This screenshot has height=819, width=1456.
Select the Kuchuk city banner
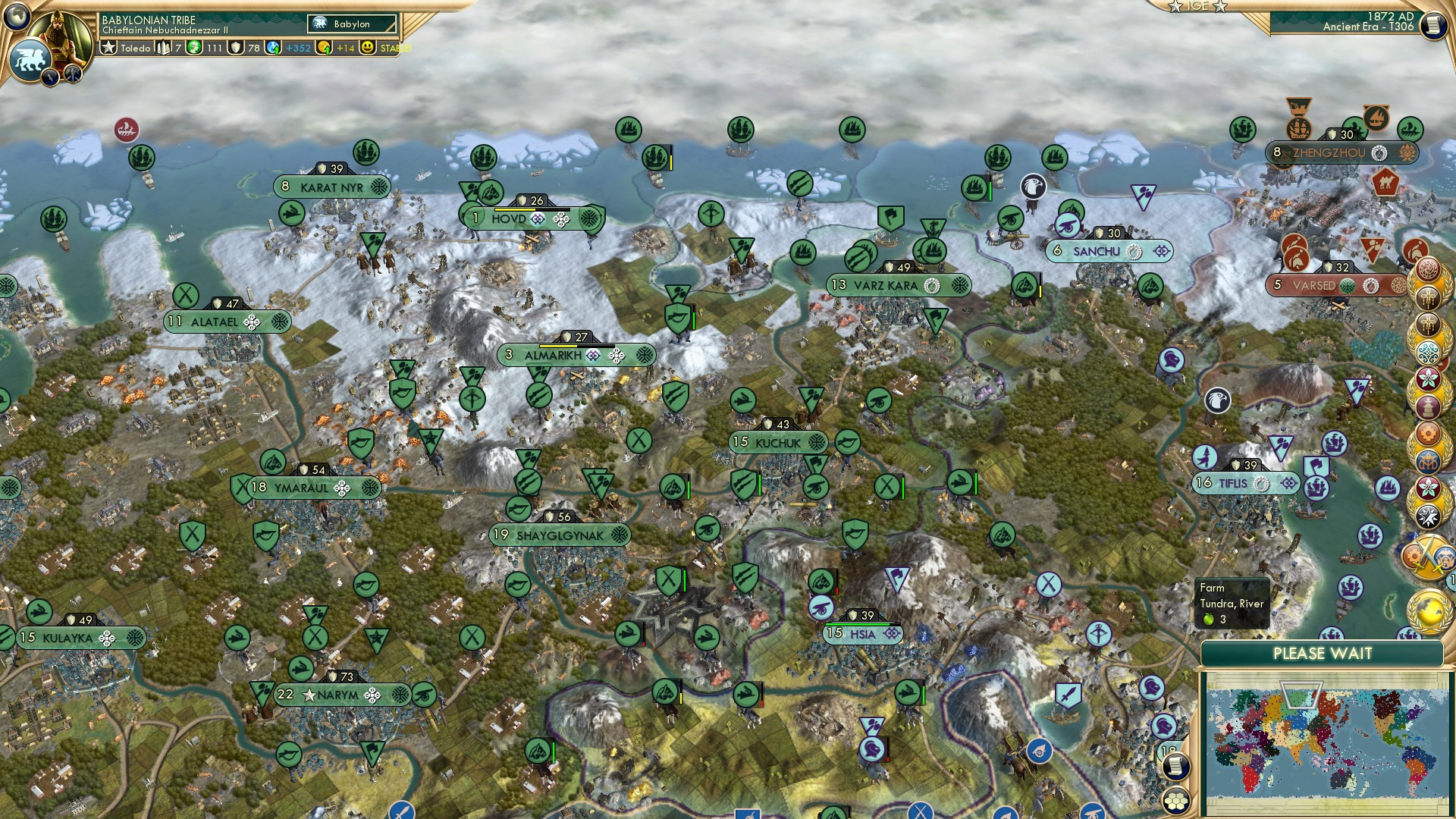coord(777,442)
